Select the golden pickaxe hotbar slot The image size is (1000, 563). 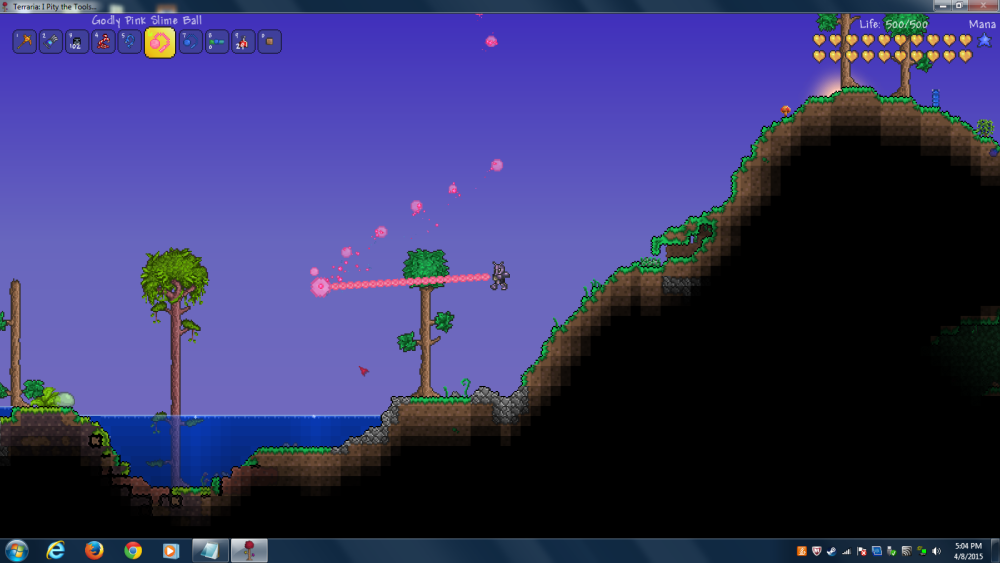24,41
